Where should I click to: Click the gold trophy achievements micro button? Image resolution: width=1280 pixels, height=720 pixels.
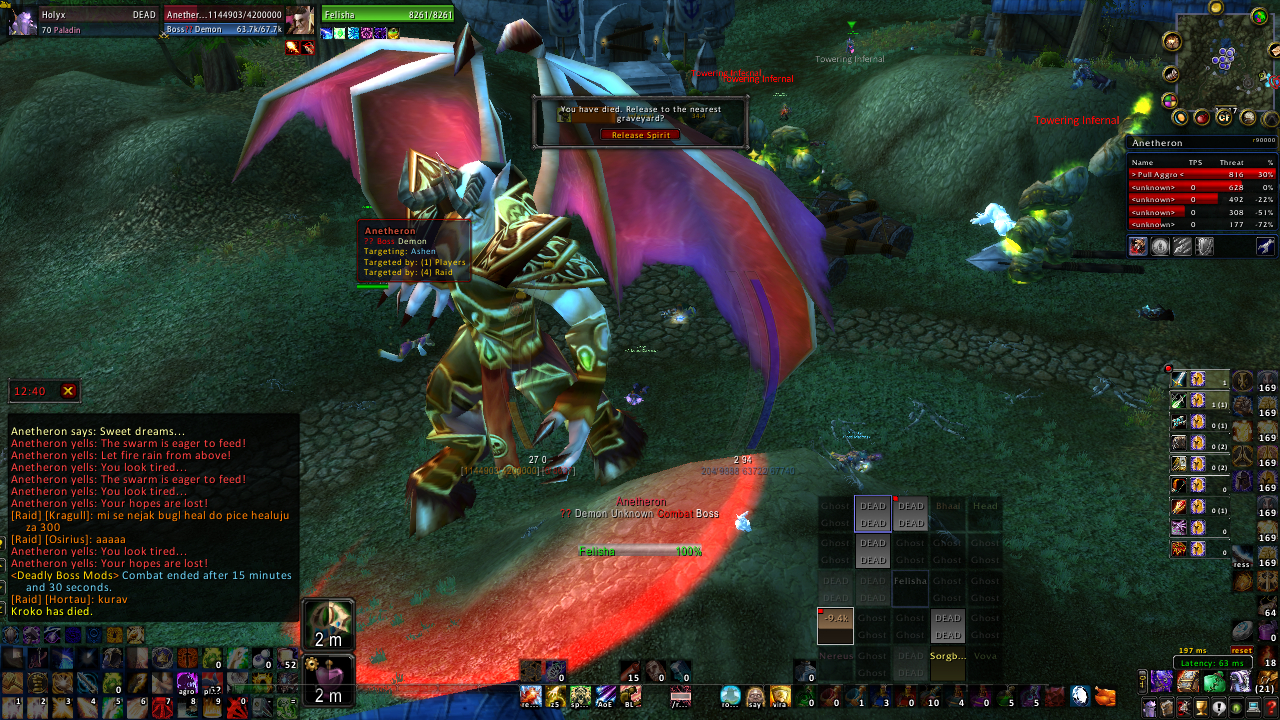coord(1201,708)
